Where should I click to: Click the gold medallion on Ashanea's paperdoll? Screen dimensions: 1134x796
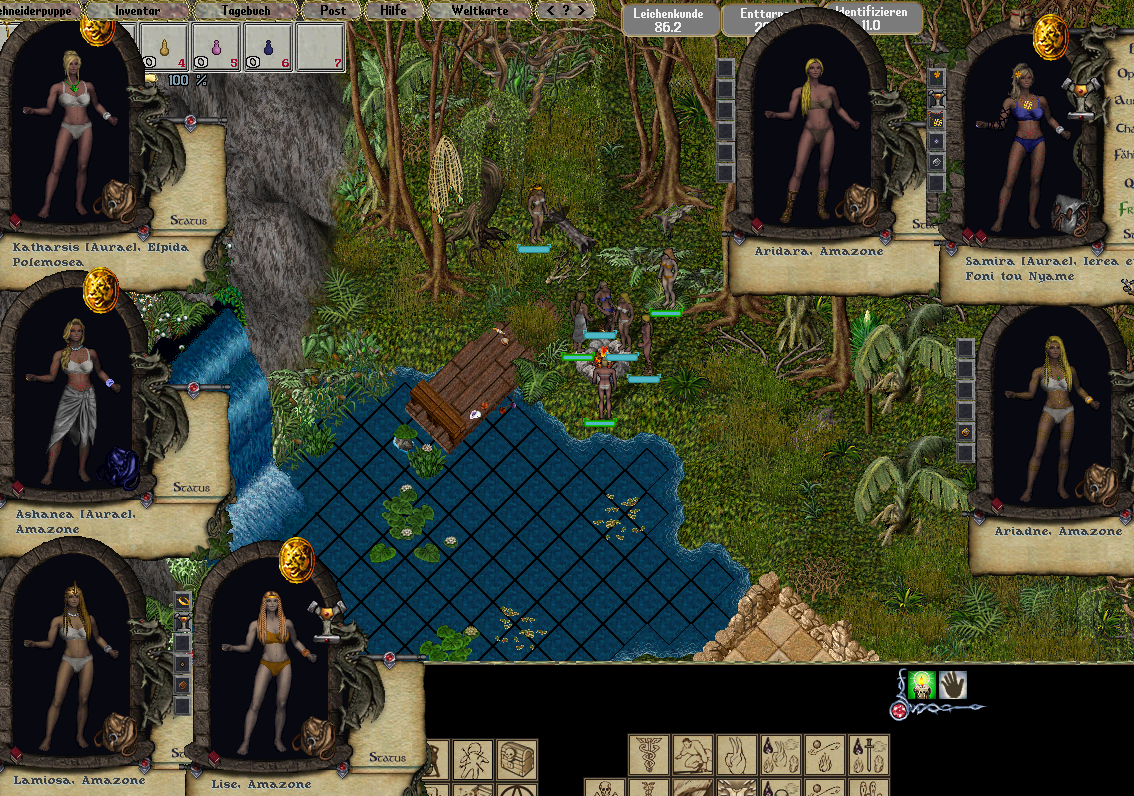click(x=100, y=290)
